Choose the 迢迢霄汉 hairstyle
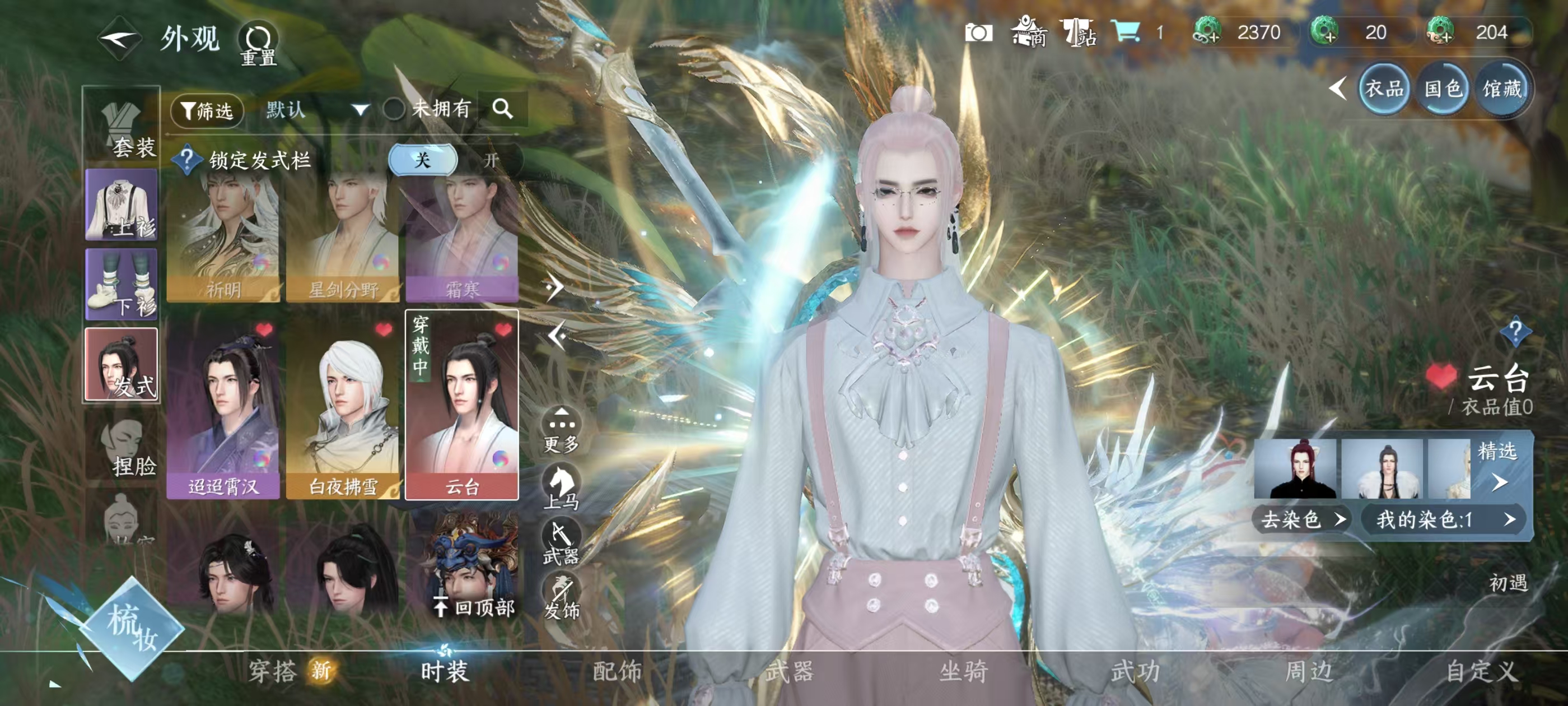This screenshot has height=706, width=1568. [x=223, y=405]
